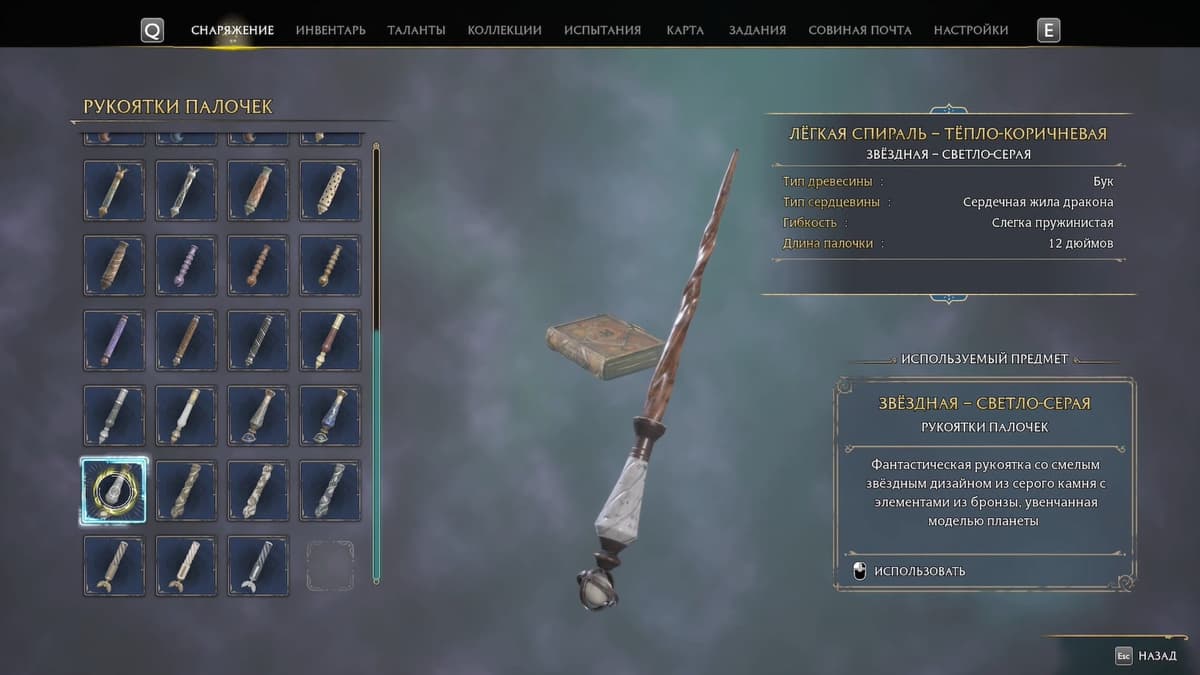Open the Карта tab
1200x675 pixels.
click(685, 30)
